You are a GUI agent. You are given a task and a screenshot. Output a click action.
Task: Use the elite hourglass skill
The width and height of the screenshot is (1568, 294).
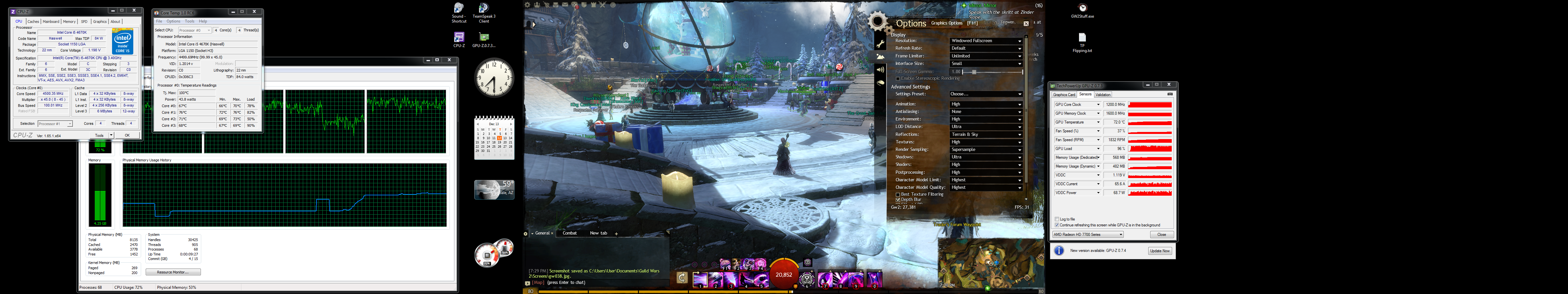[x=874, y=279]
